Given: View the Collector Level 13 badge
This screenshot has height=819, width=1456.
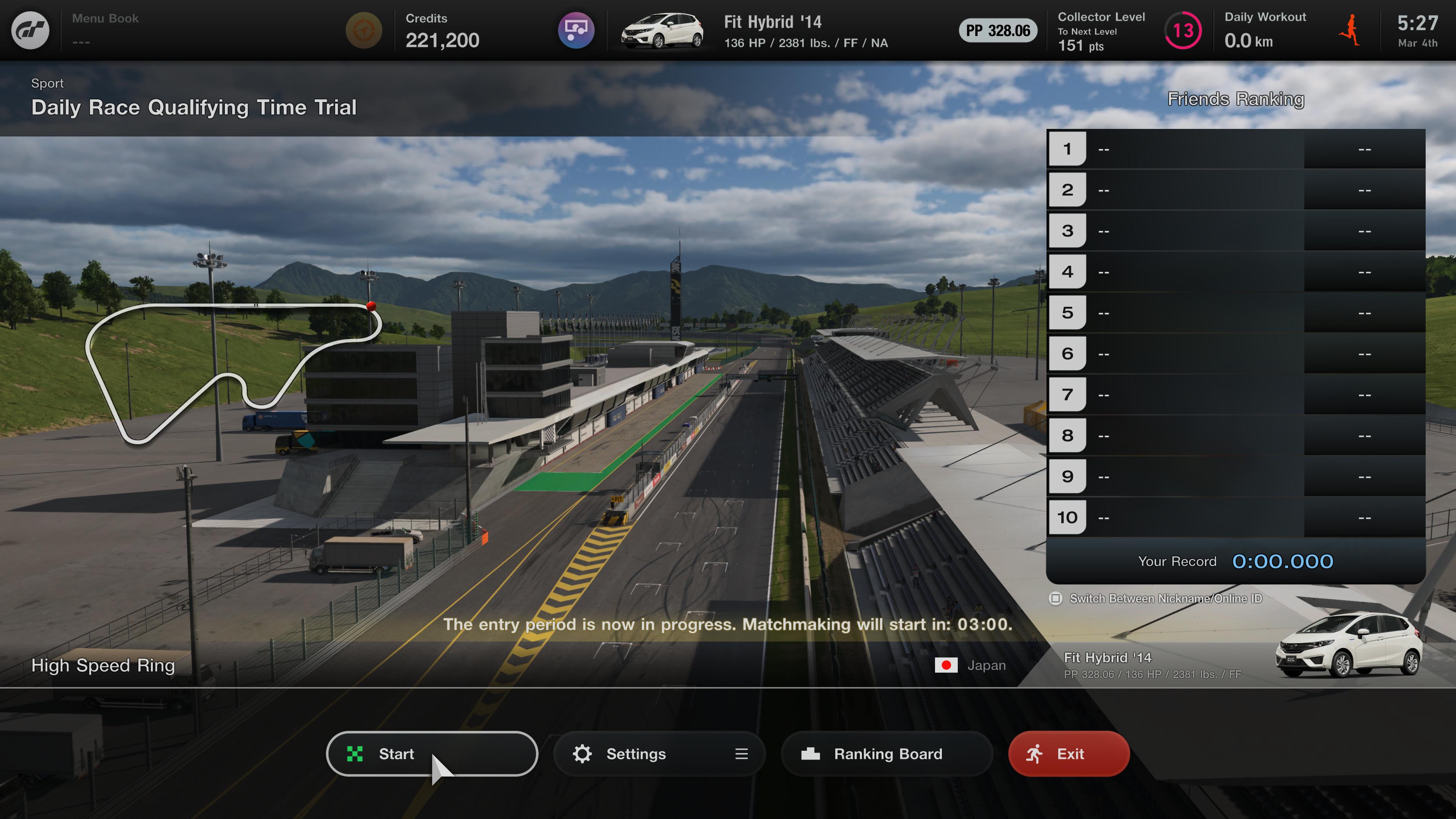Looking at the screenshot, I should 1183,30.
